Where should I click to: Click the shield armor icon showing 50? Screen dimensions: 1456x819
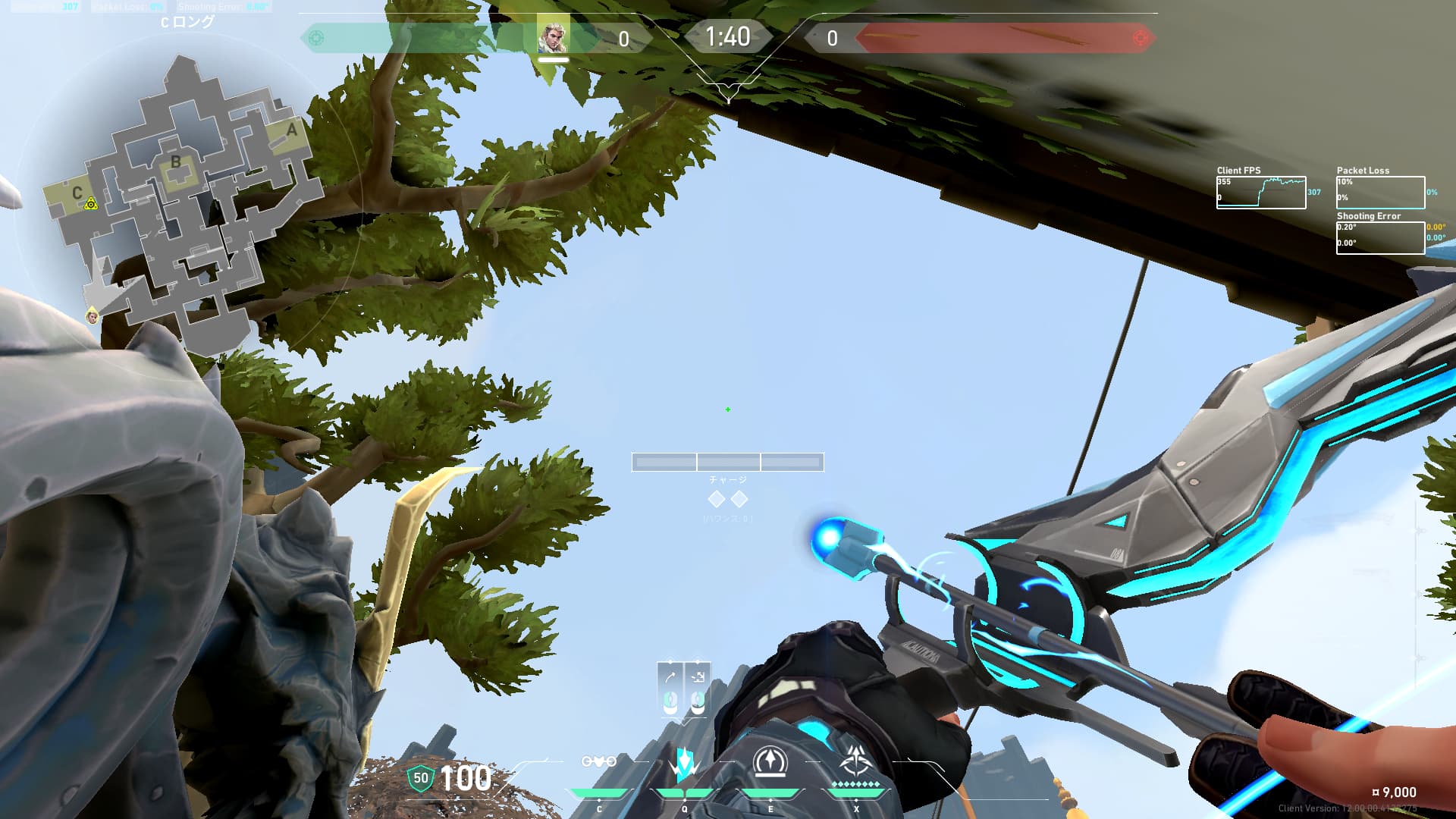point(420,778)
